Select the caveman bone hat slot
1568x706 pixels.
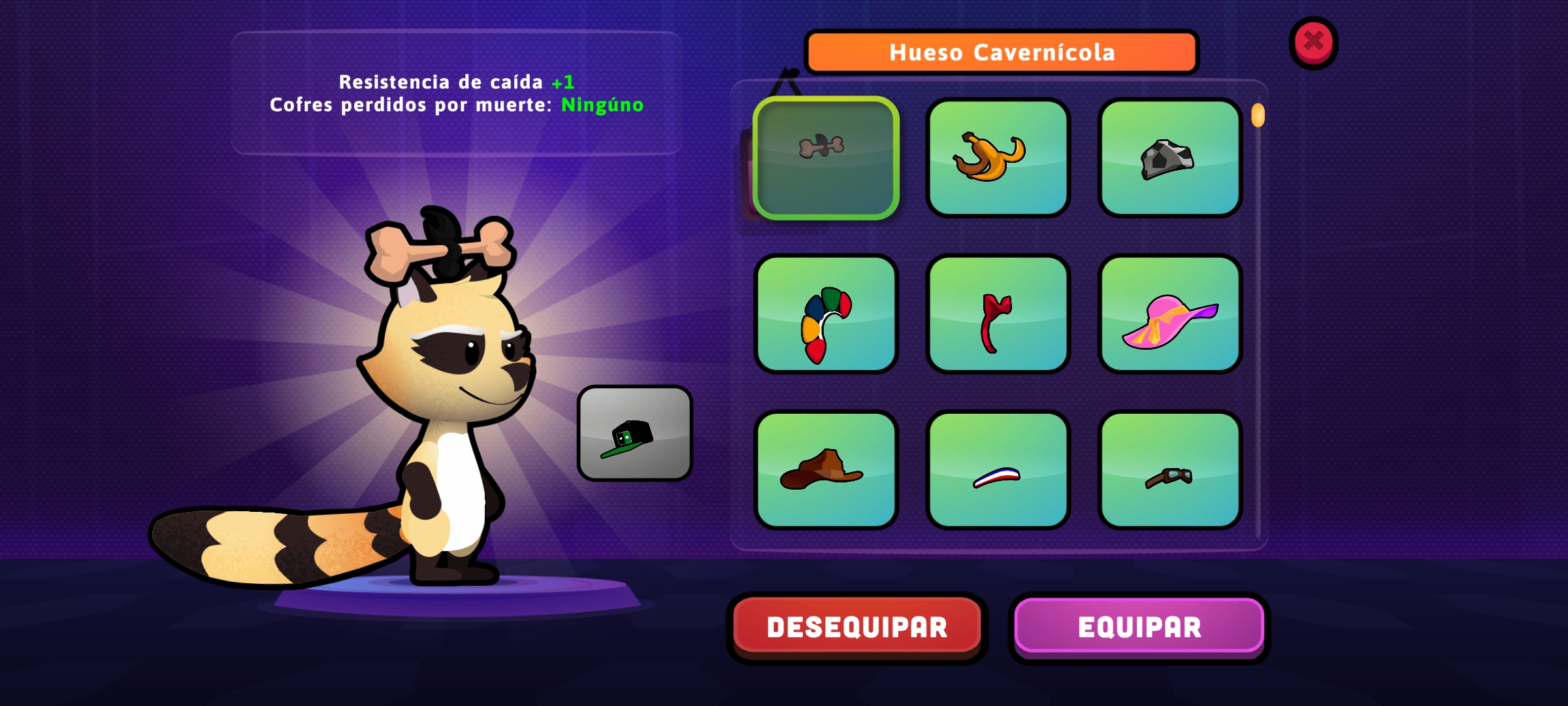click(826, 158)
